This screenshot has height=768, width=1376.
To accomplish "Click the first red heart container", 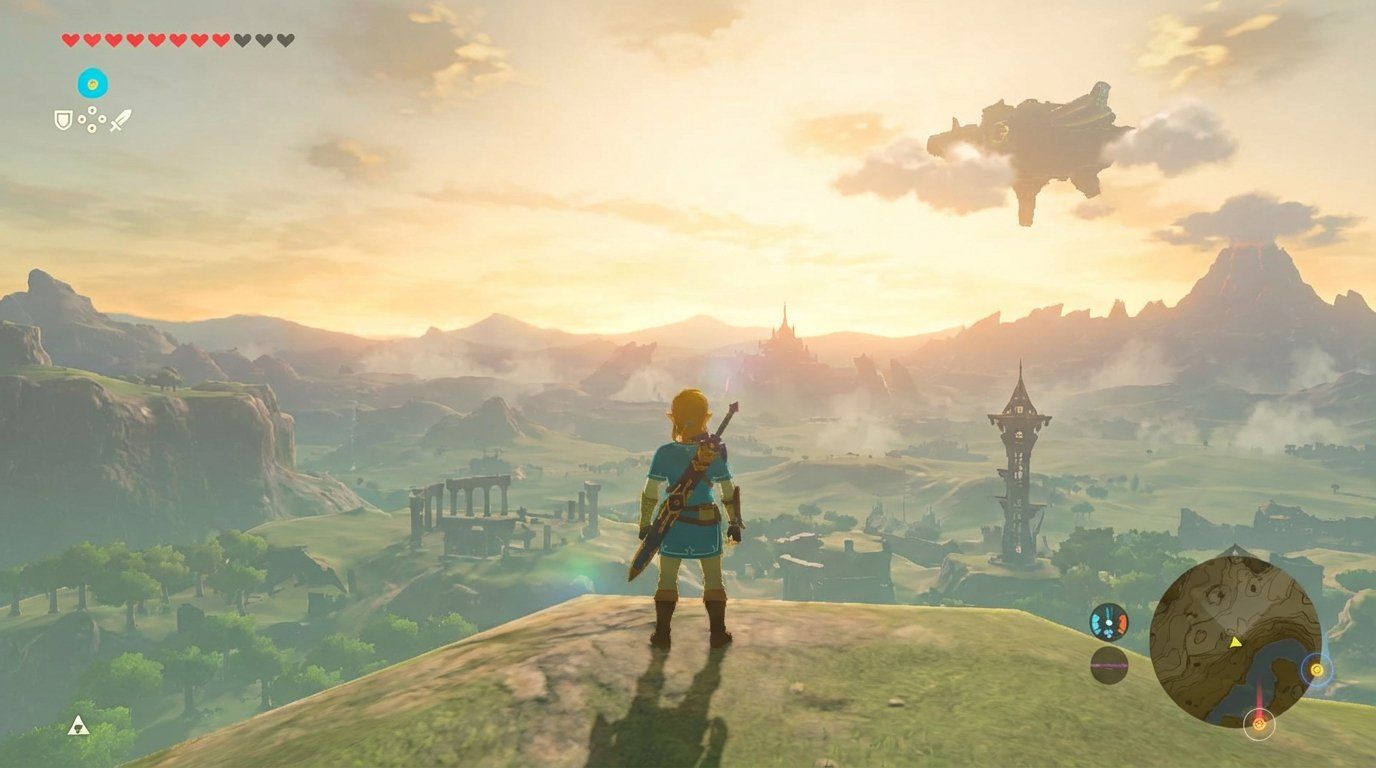I will pyautogui.click(x=71, y=40).
